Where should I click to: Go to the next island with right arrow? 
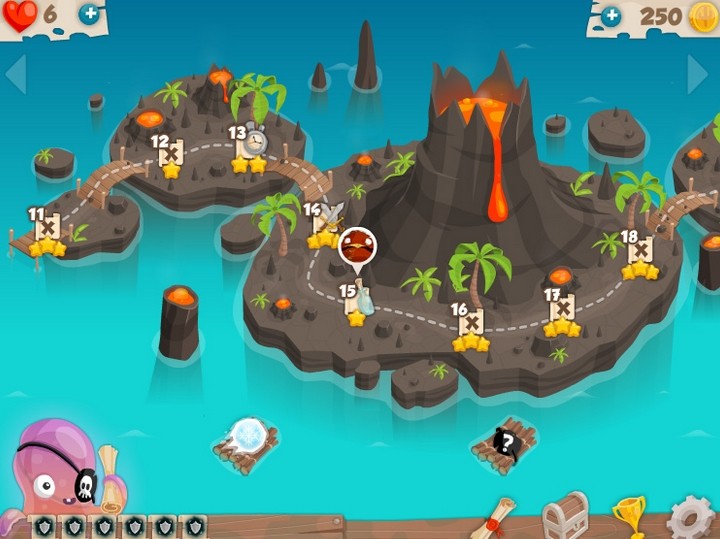tap(698, 73)
